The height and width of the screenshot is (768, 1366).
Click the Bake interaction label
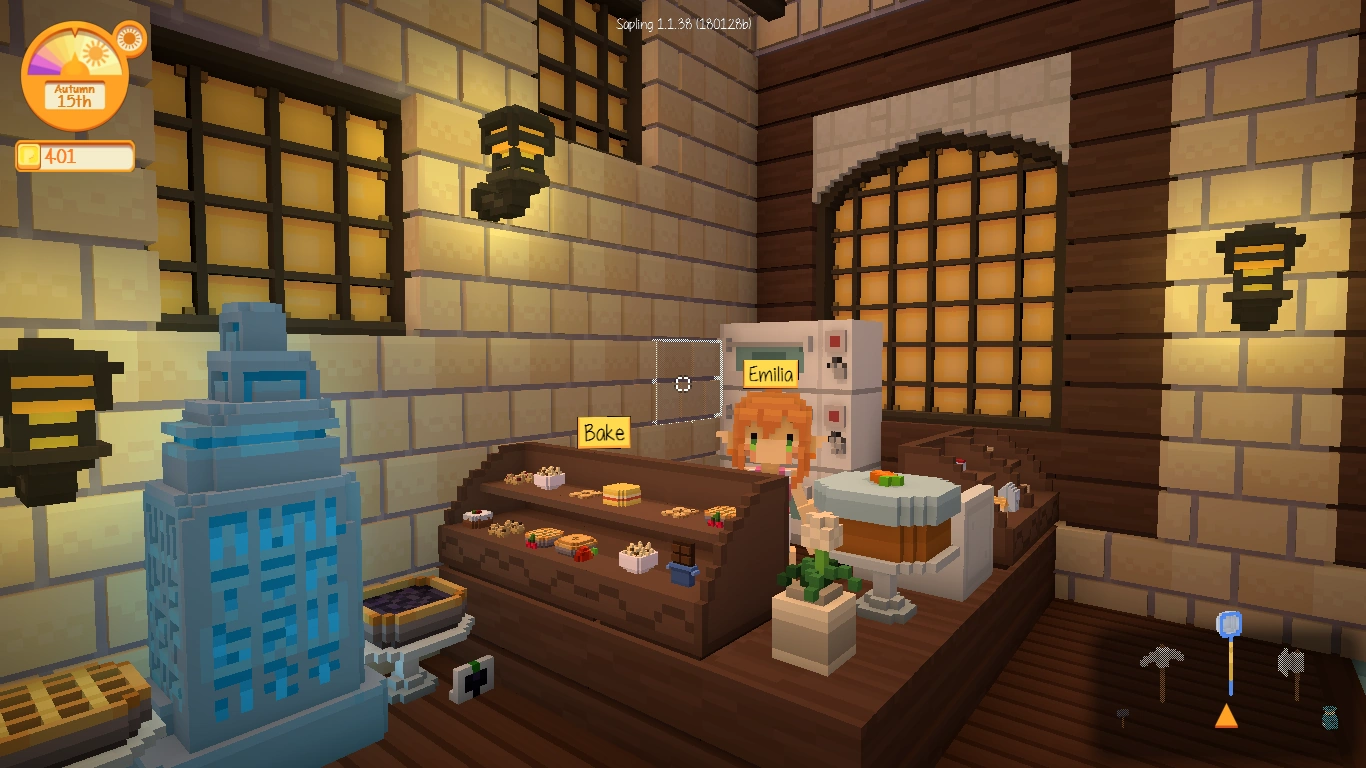(x=604, y=433)
